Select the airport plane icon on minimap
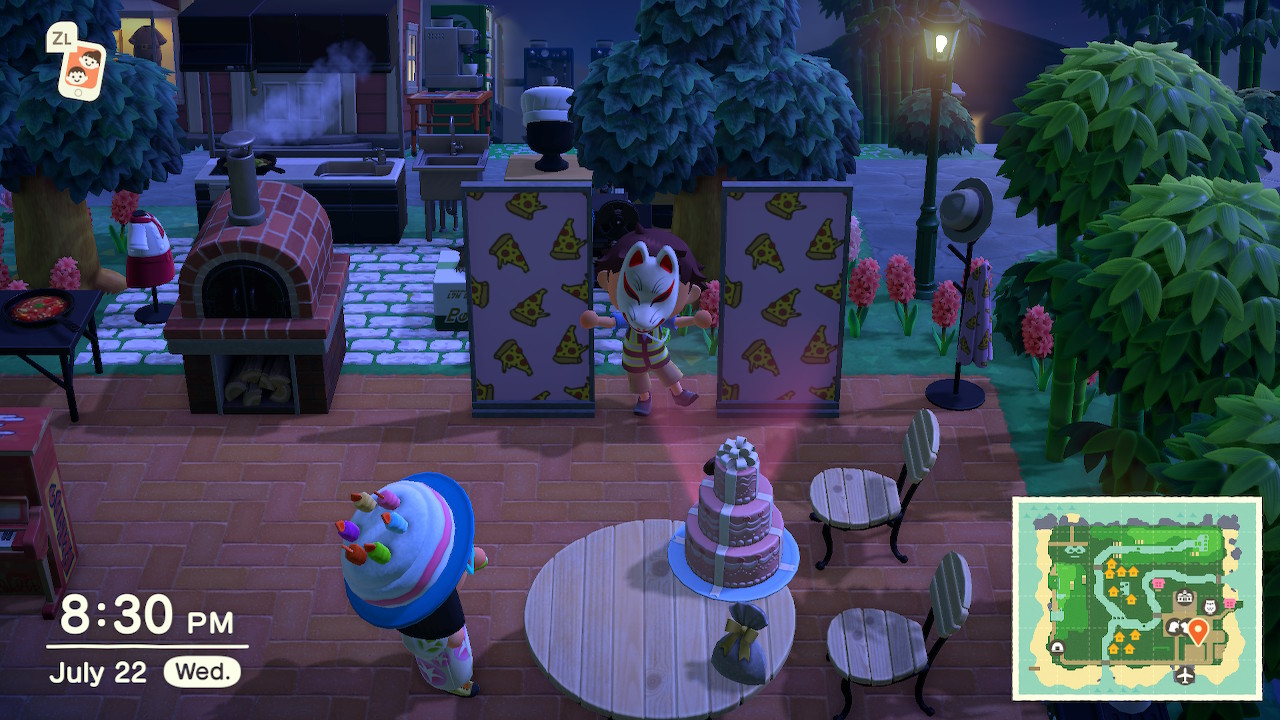The image size is (1280, 720). (1186, 676)
